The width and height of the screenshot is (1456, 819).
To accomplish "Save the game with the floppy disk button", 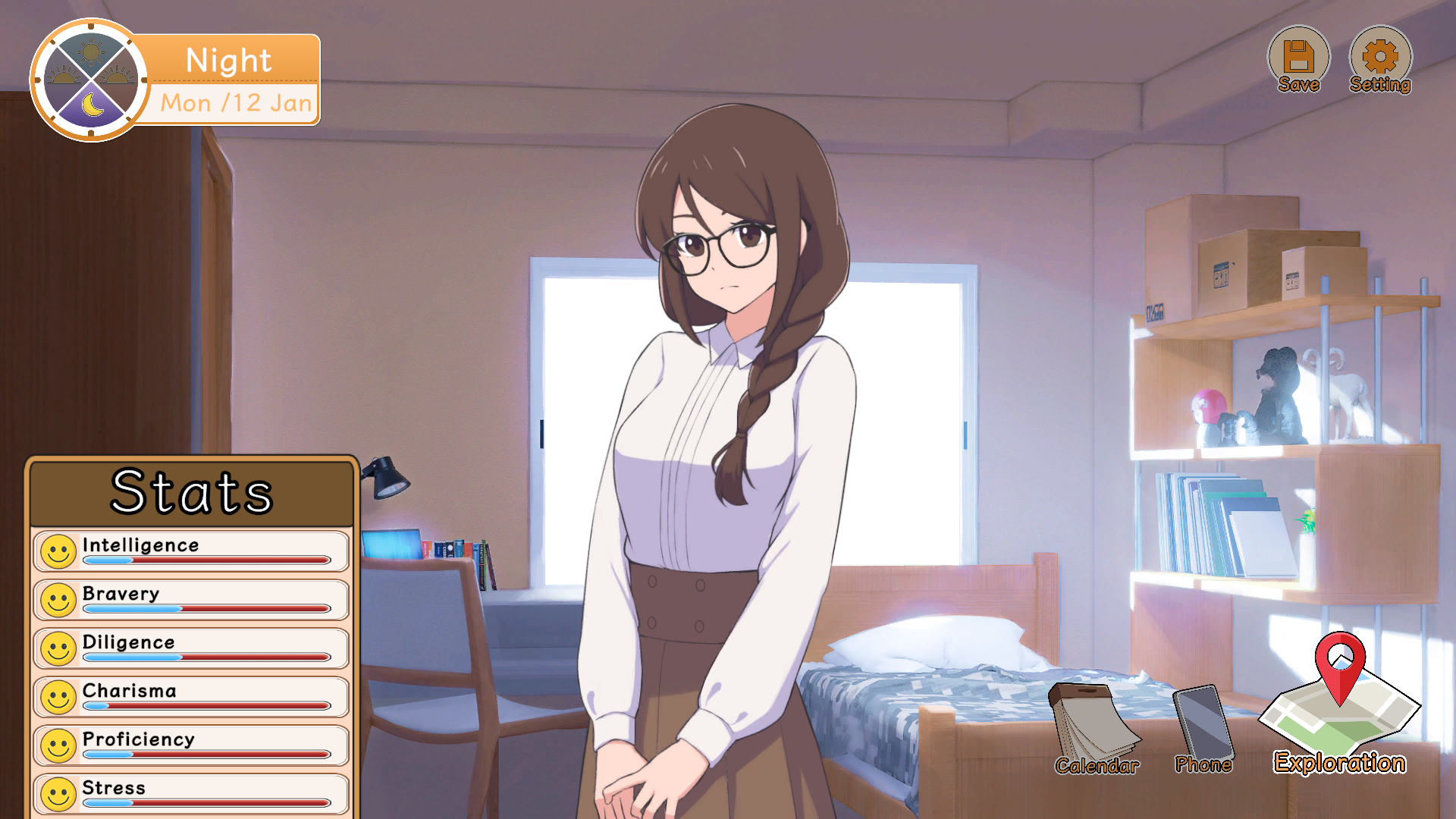I will (1298, 59).
